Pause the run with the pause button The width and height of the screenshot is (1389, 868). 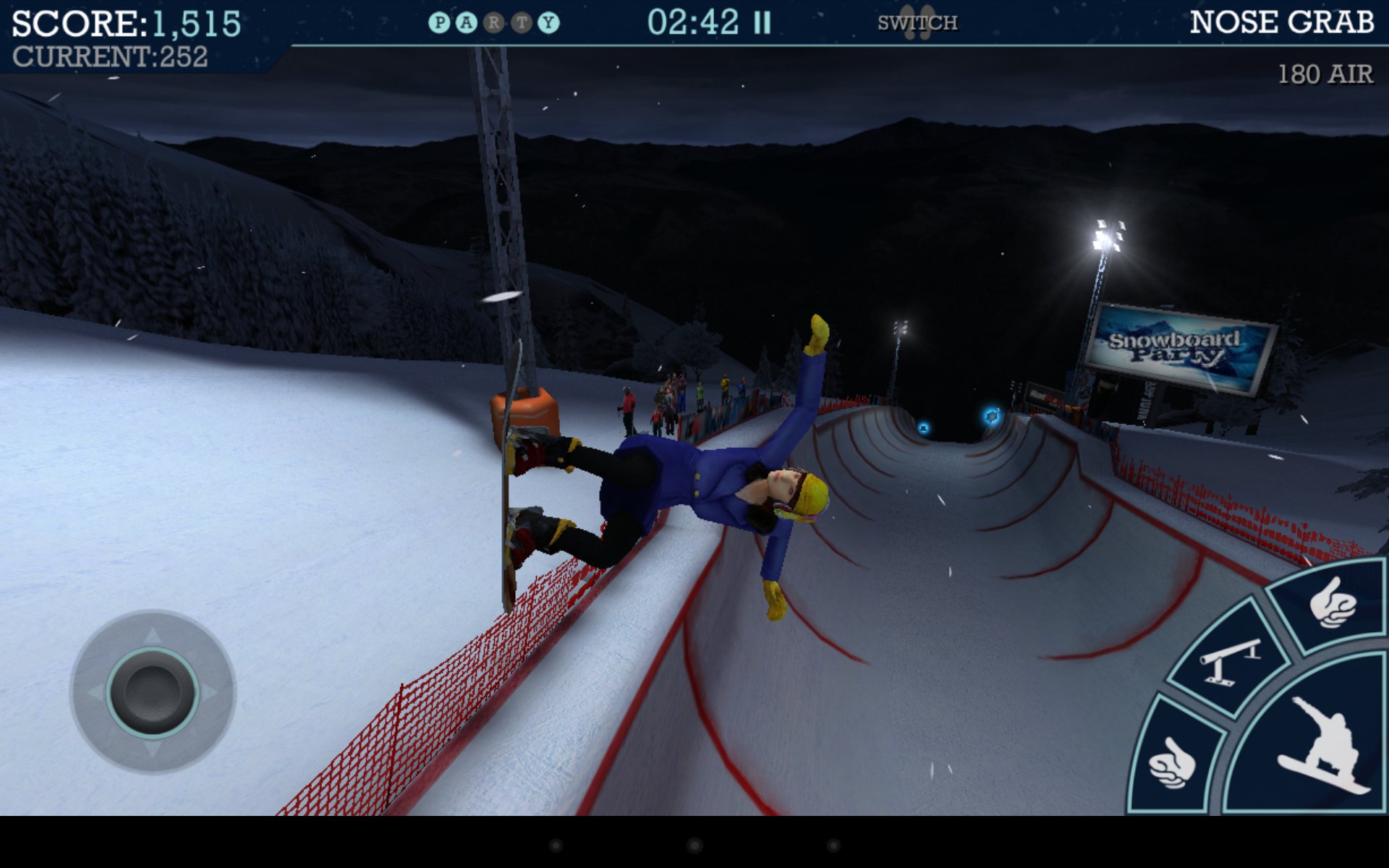(762, 23)
